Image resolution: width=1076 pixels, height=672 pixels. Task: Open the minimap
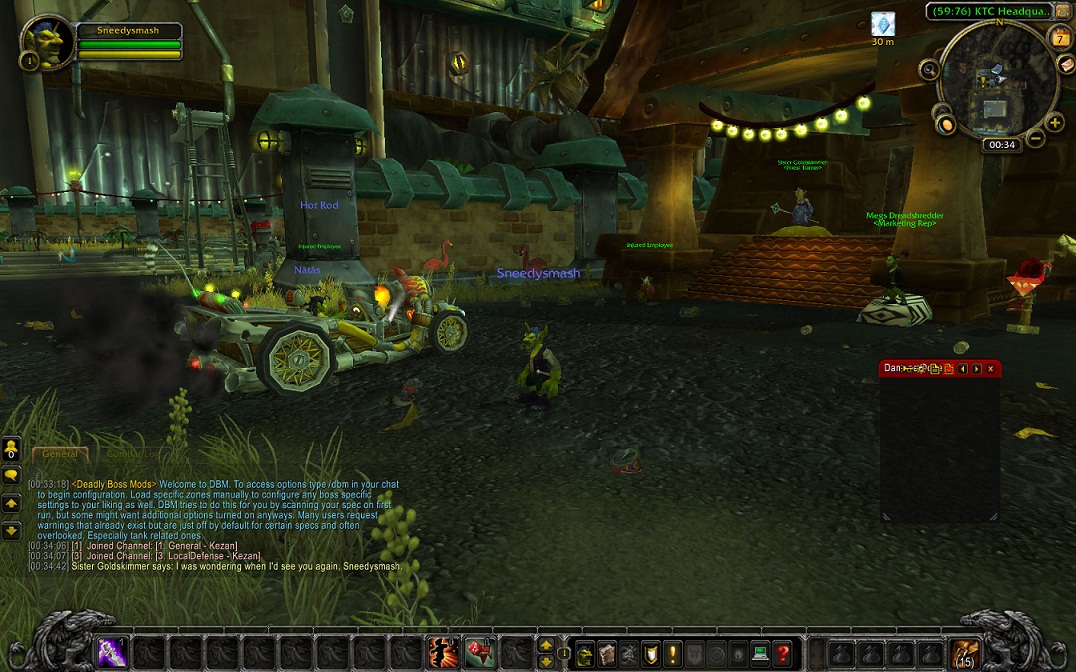click(997, 79)
